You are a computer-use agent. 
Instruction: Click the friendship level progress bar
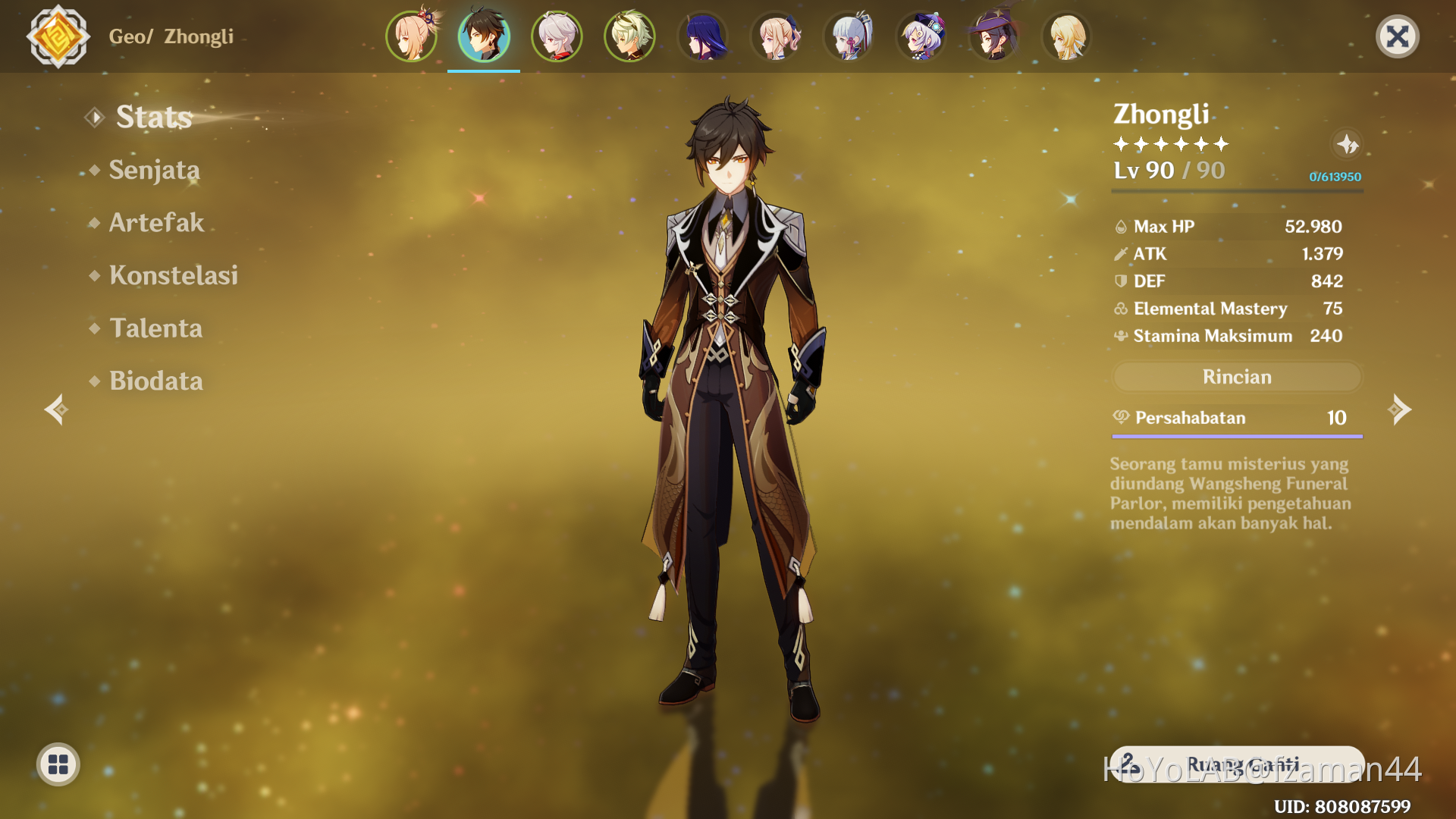pyautogui.click(x=1236, y=435)
